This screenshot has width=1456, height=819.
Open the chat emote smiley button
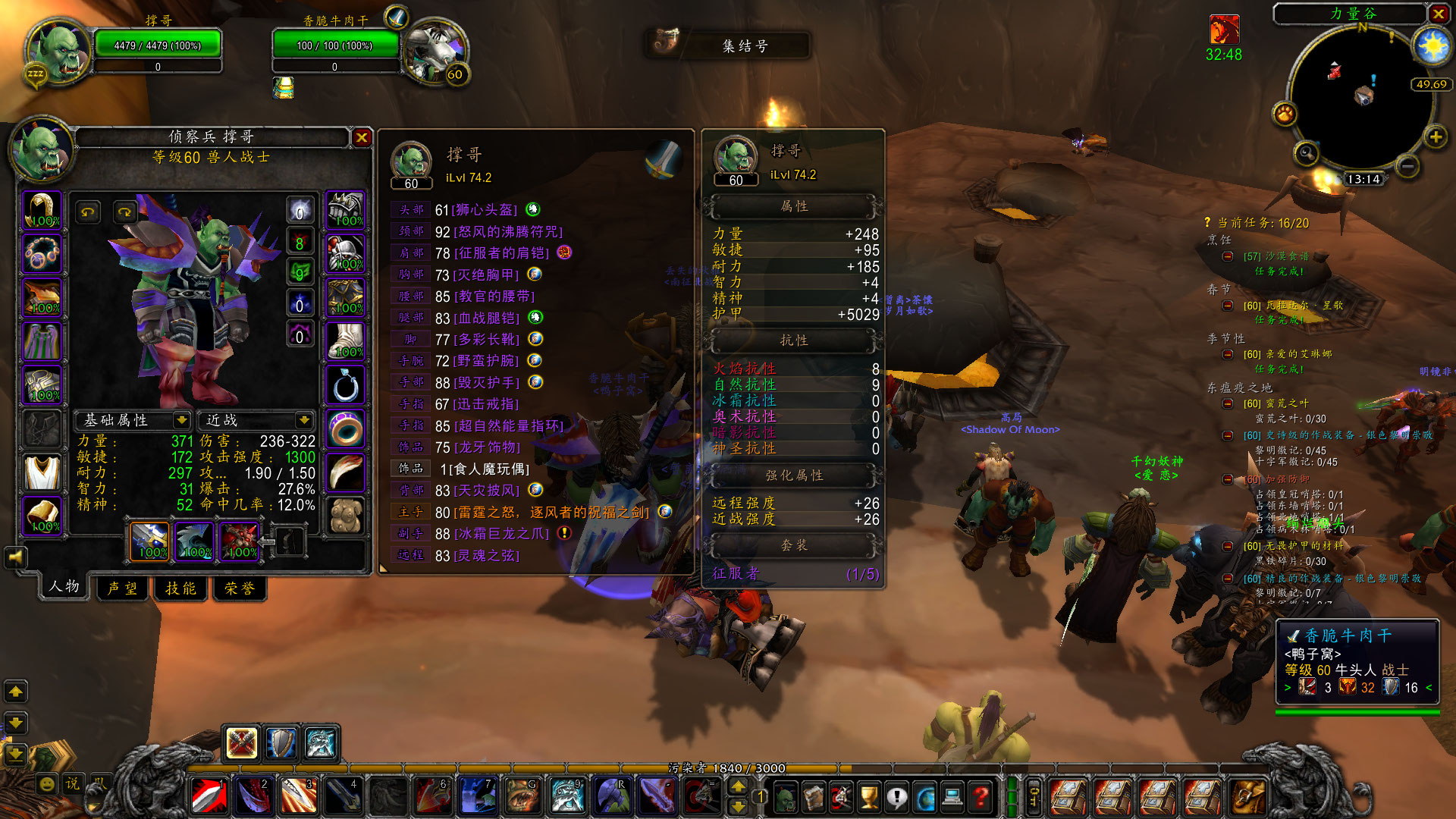pyautogui.click(x=47, y=783)
